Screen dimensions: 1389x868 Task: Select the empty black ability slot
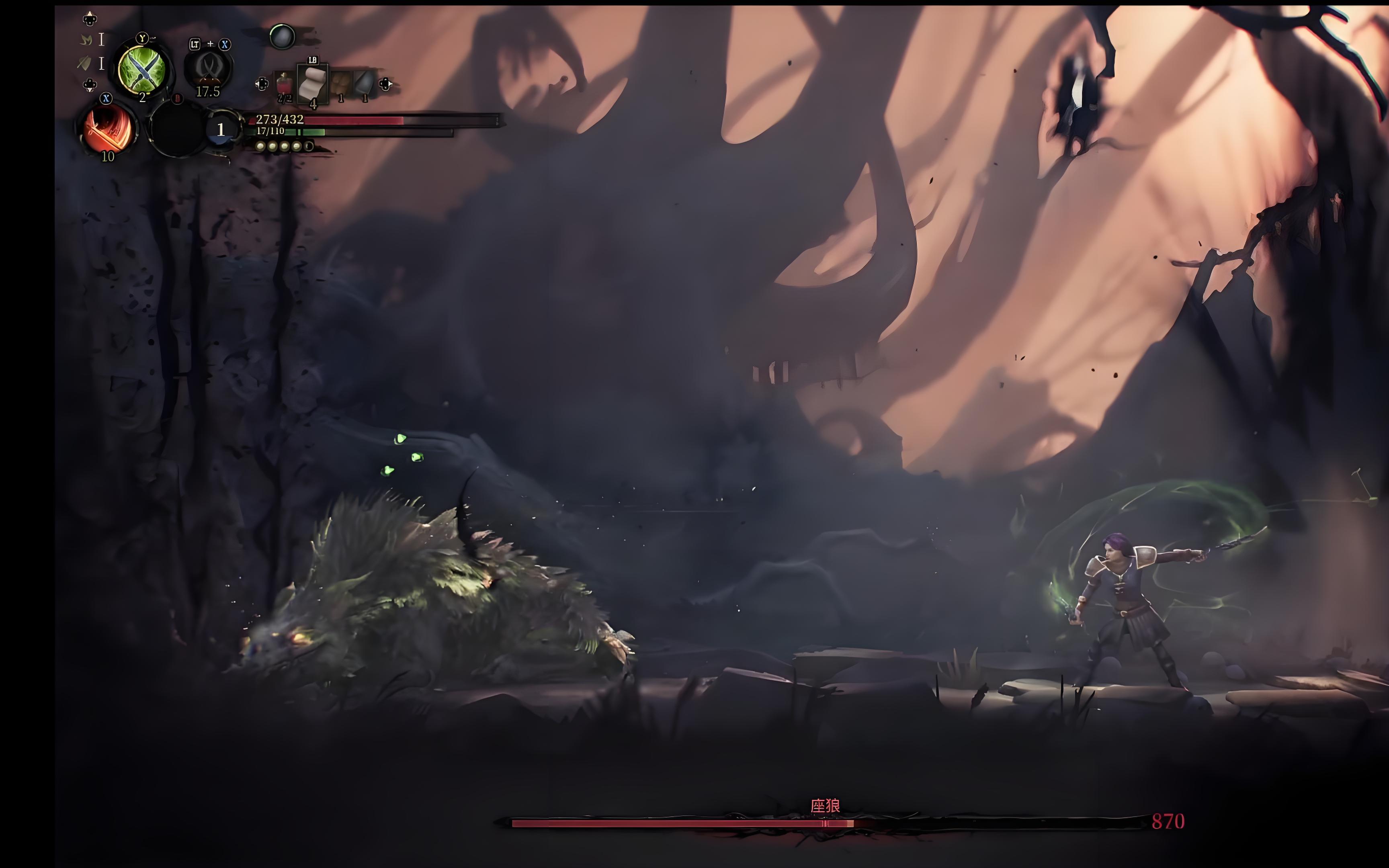[x=177, y=129]
